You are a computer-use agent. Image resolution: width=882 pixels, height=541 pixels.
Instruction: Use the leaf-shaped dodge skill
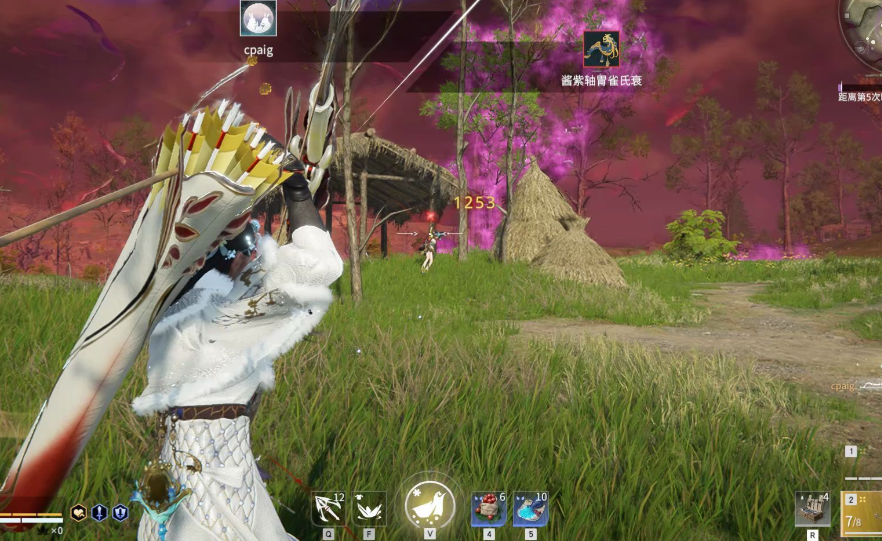coord(369,508)
